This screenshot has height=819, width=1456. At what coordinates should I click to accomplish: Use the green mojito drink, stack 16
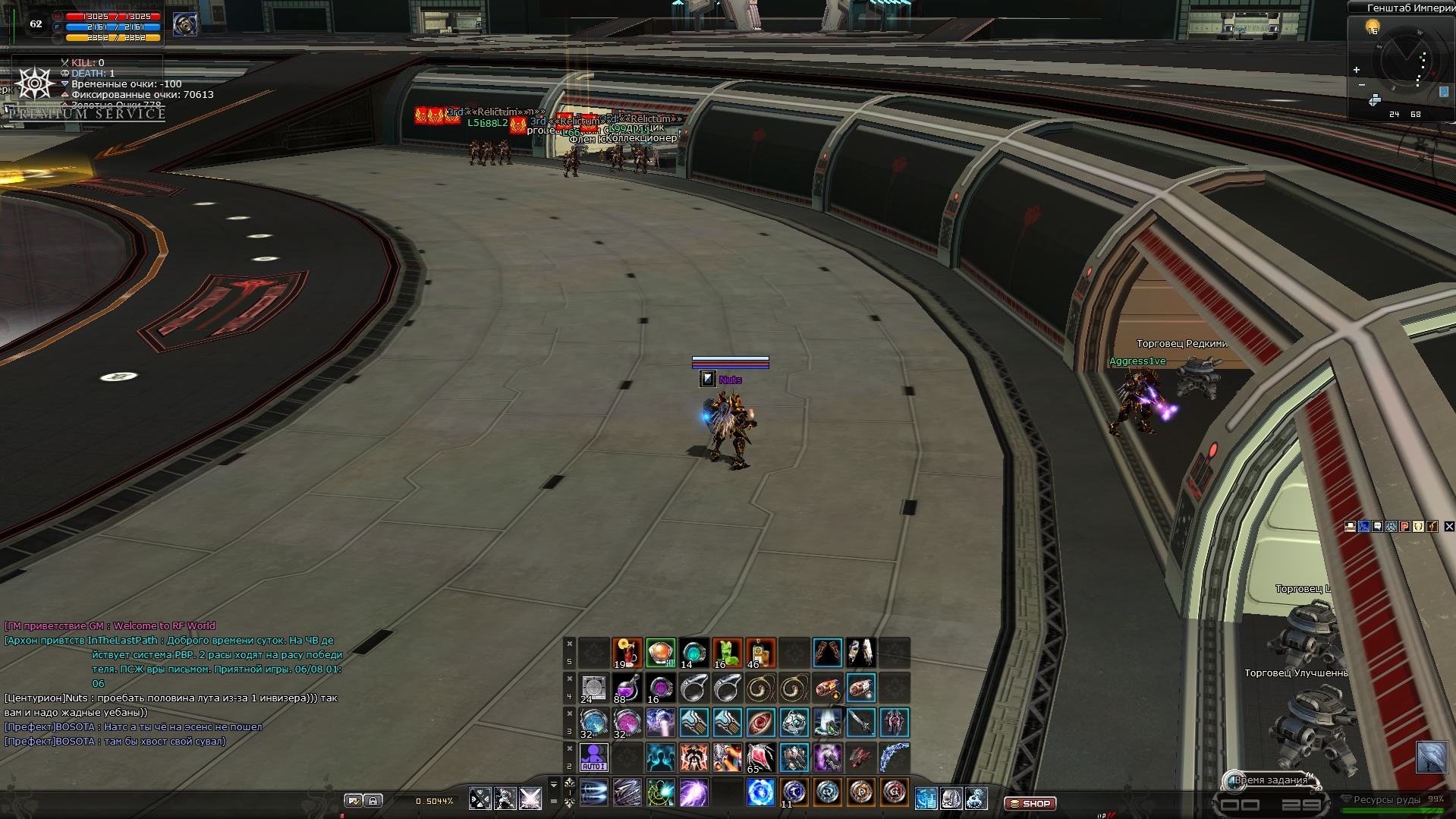click(727, 653)
